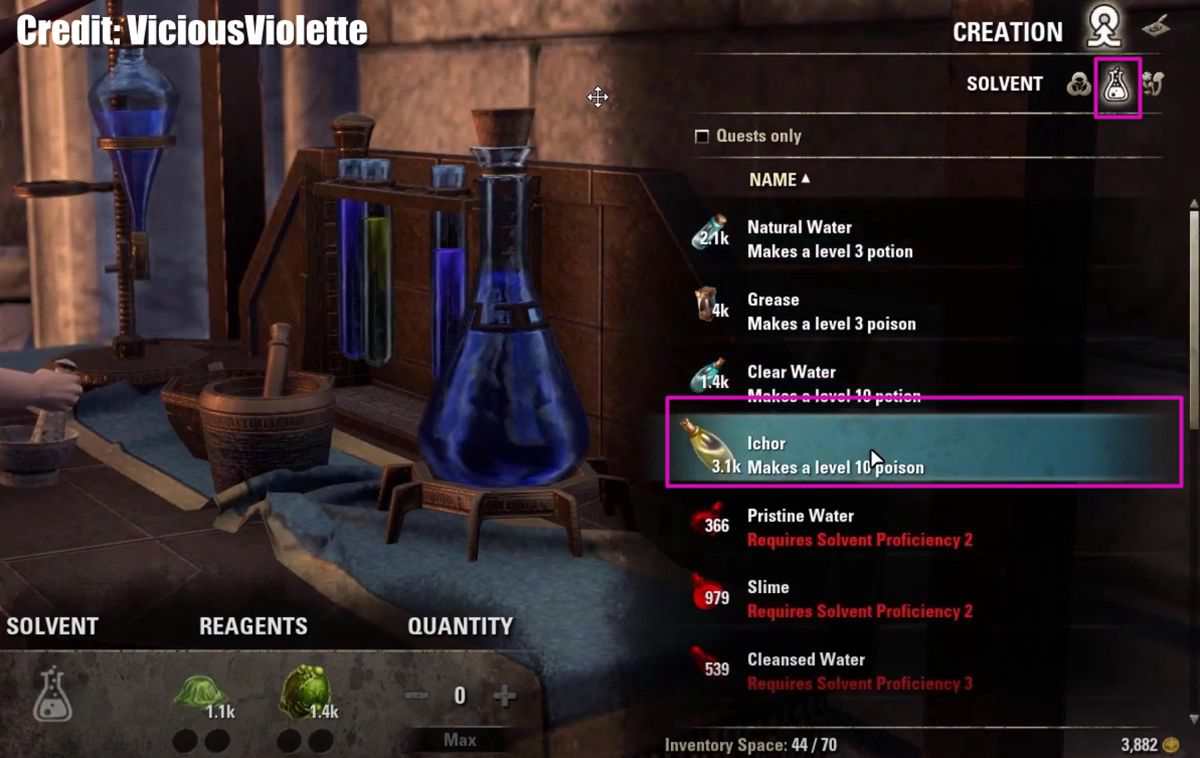Click the empty solvent flask slot
Screen dimensions: 1200x758
[x=52, y=694]
